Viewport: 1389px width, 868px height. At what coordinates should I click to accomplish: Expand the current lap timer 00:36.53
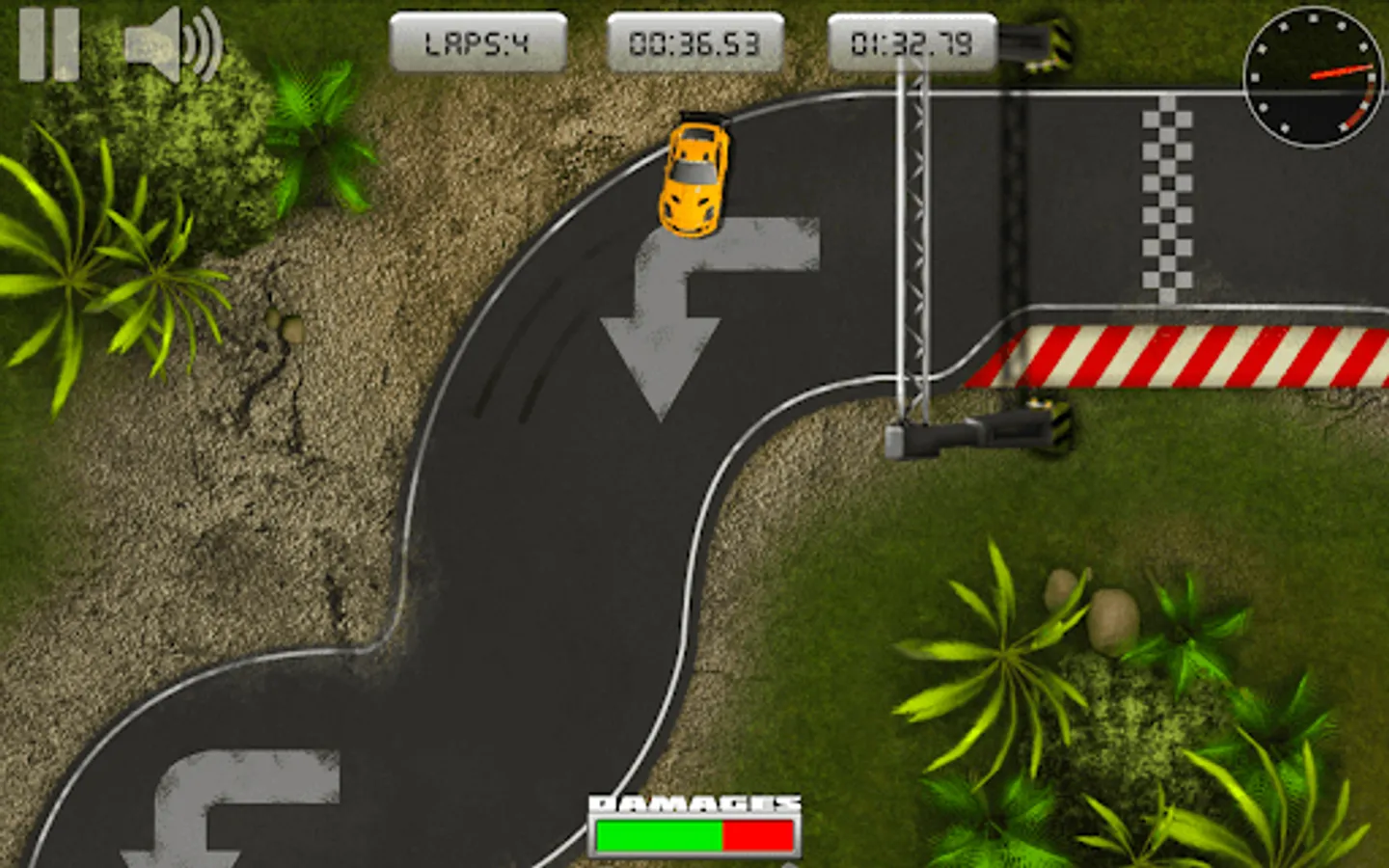(694, 41)
